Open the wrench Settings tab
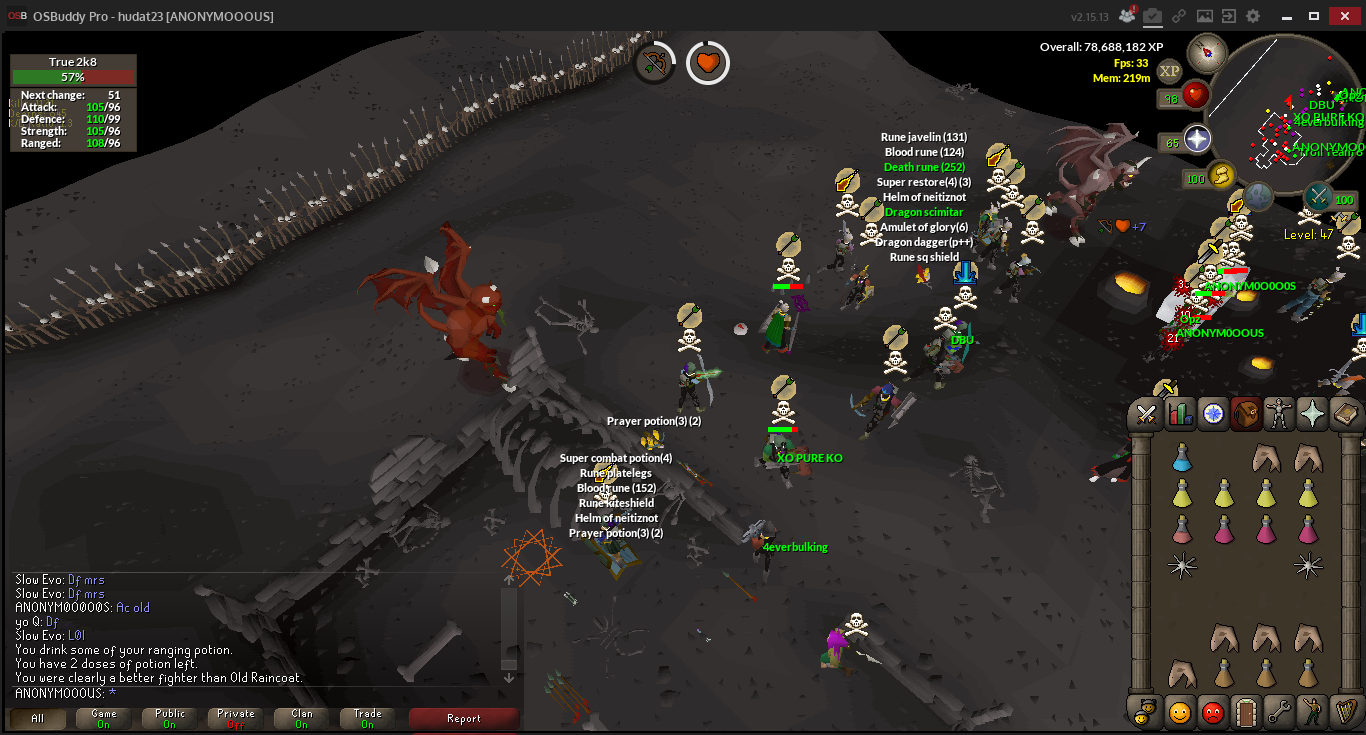The width and height of the screenshot is (1366, 735). click(x=1279, y=712)
